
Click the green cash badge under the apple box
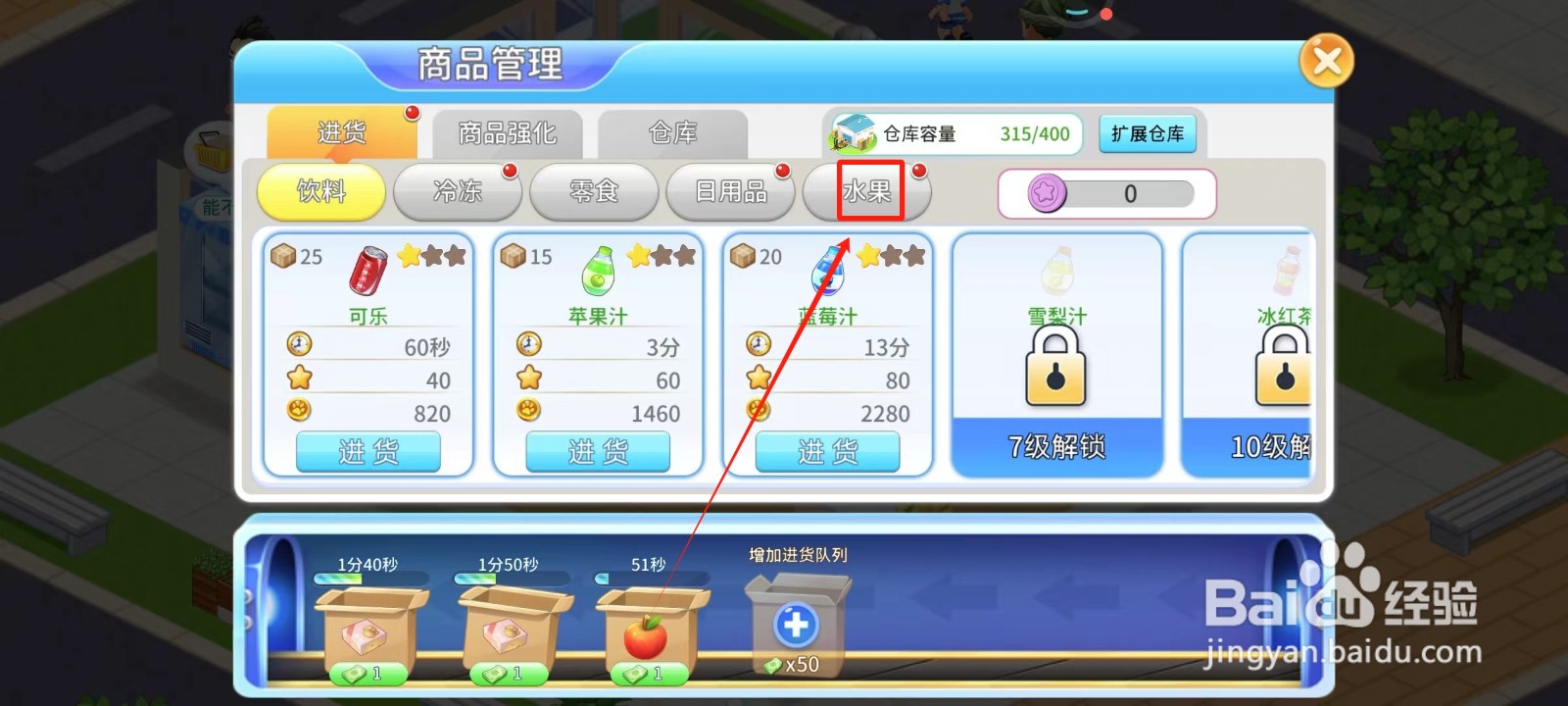pyautogui.click(x=647, y=675)
